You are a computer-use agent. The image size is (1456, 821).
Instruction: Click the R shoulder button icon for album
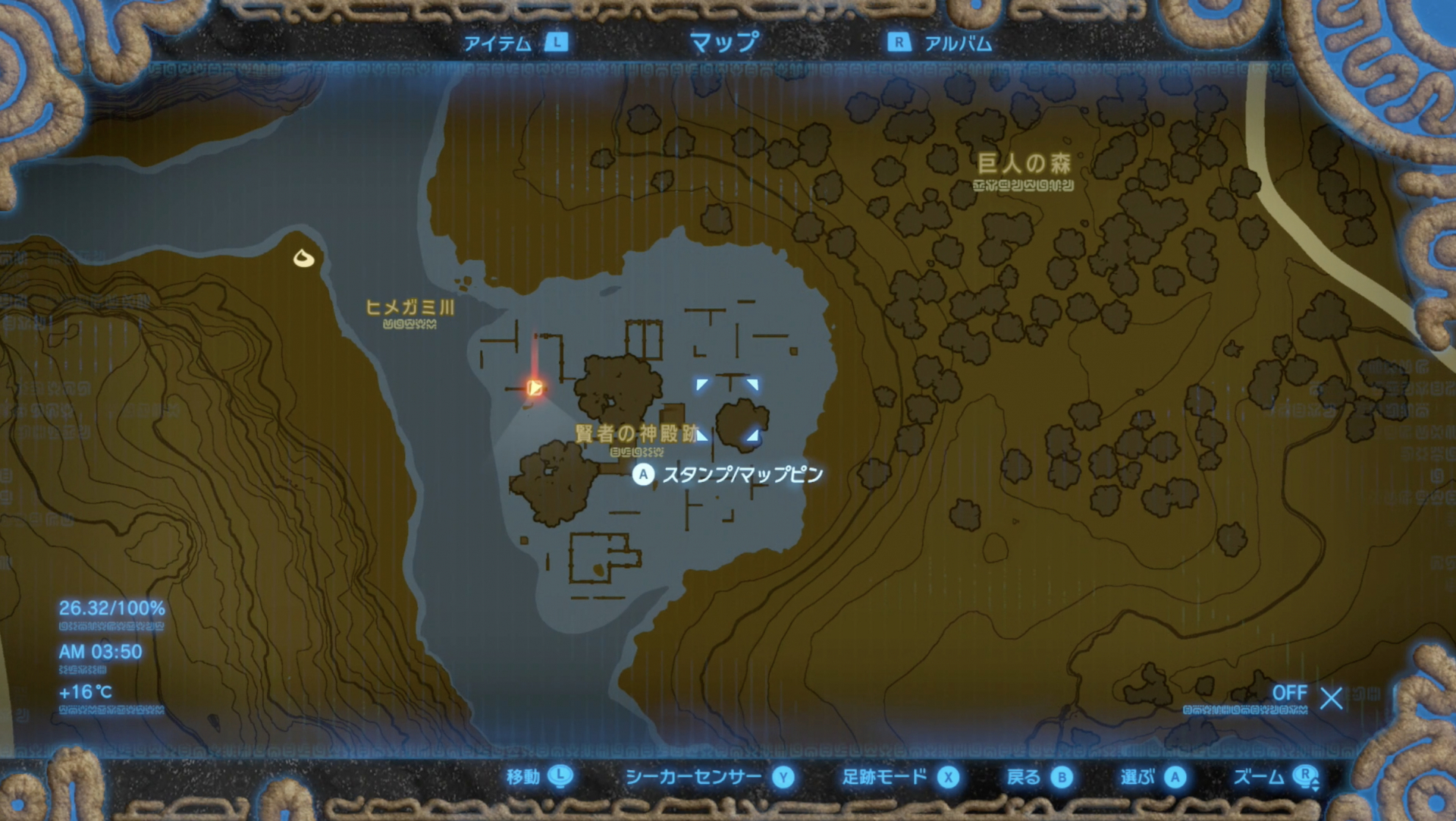(x=899, y=44)
